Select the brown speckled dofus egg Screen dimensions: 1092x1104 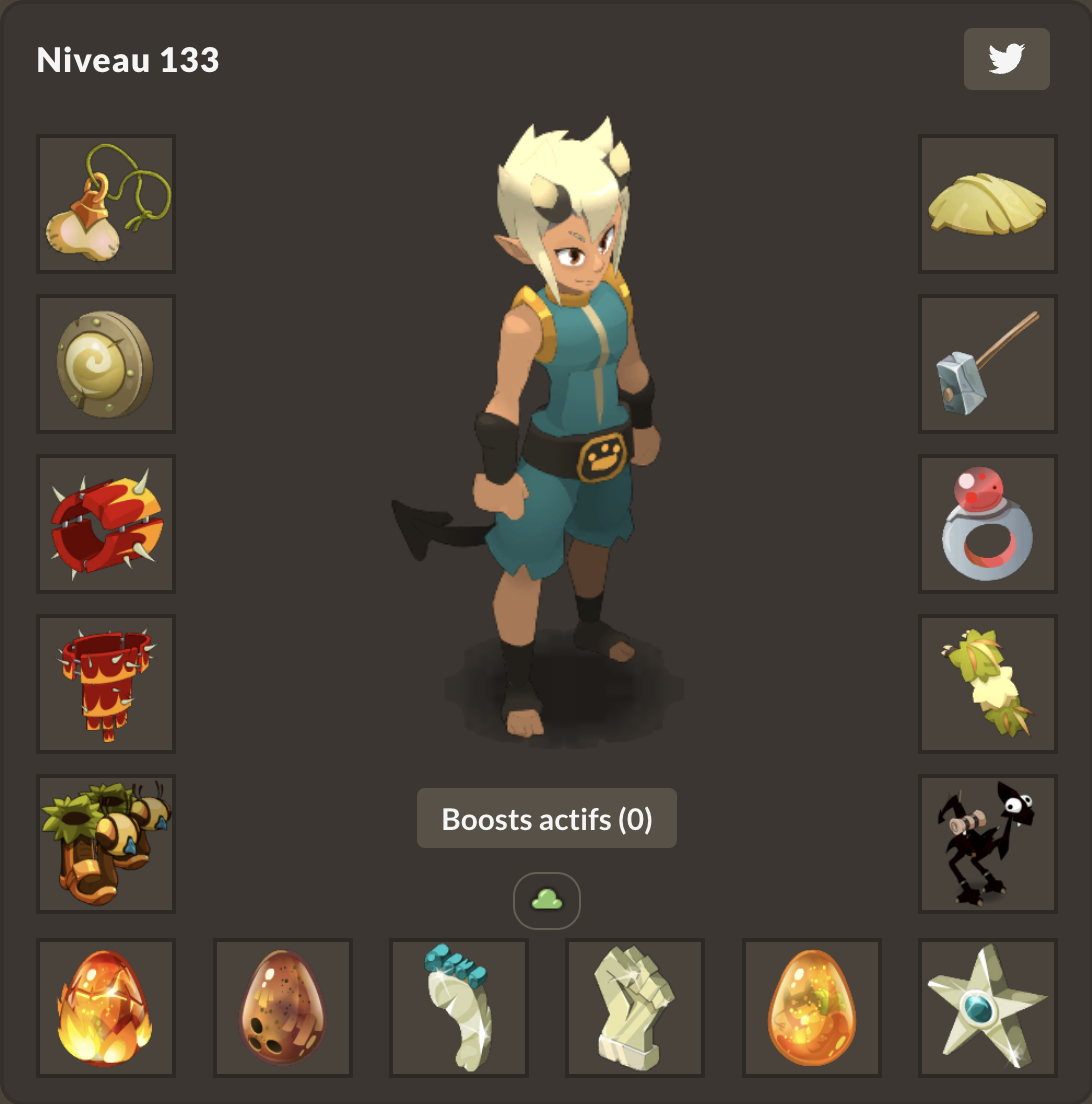pos(283,1008)
